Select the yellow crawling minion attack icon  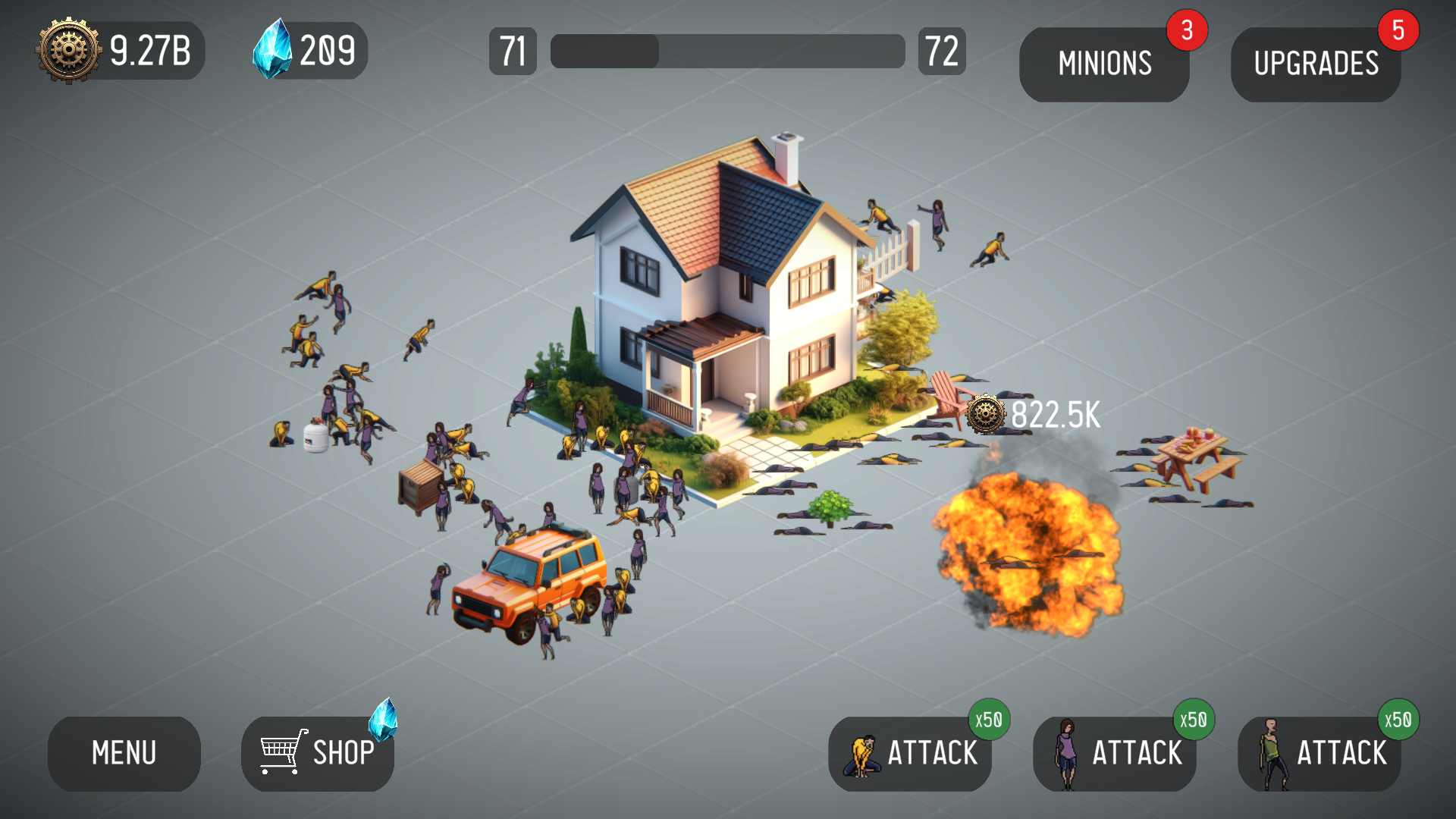(861, 755)
